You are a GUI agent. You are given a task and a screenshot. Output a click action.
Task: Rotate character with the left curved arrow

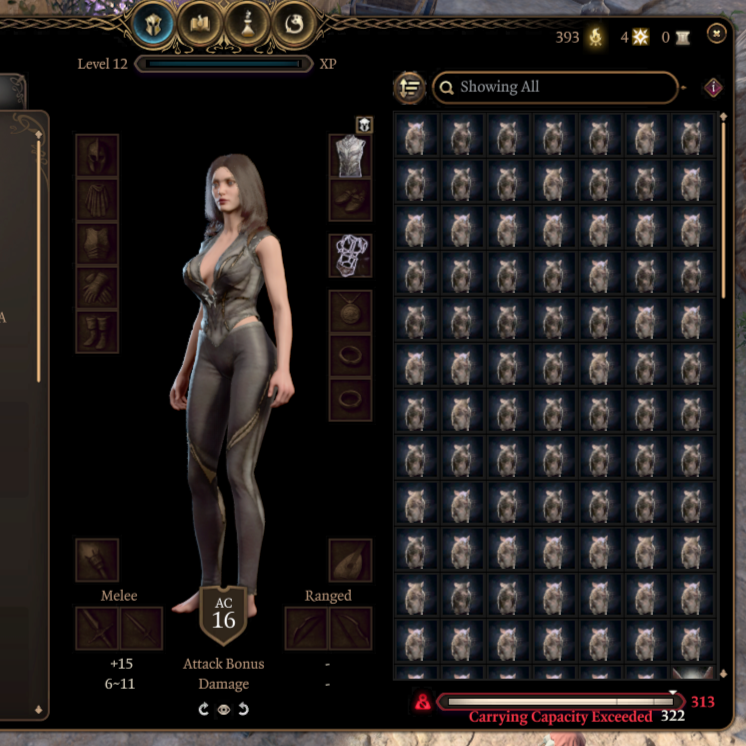click(x=205, y=710)
